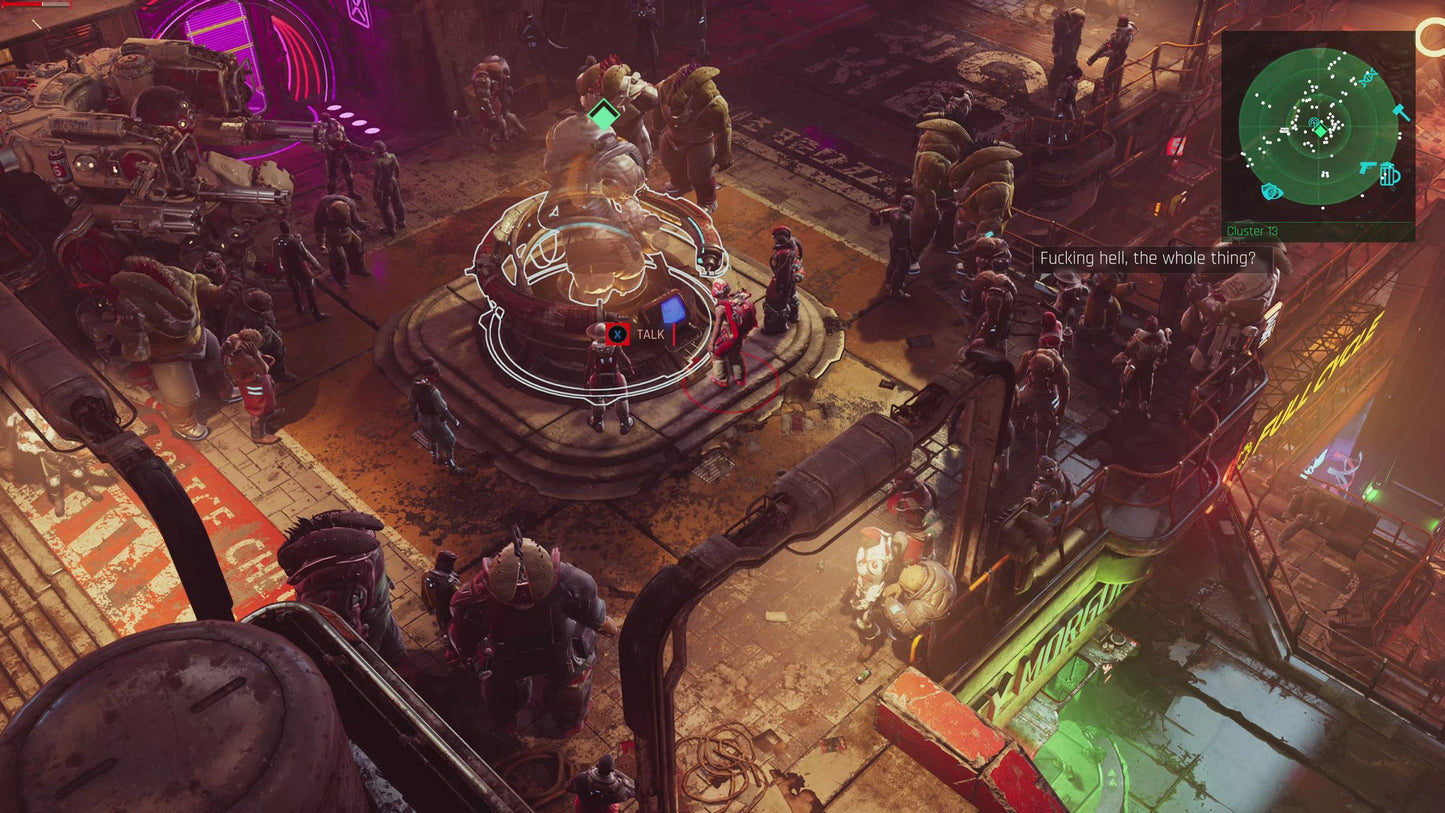Select the shield armor marker on minimap
The width and height of the screenshot is (1445, 813).
pos(1271,191)
